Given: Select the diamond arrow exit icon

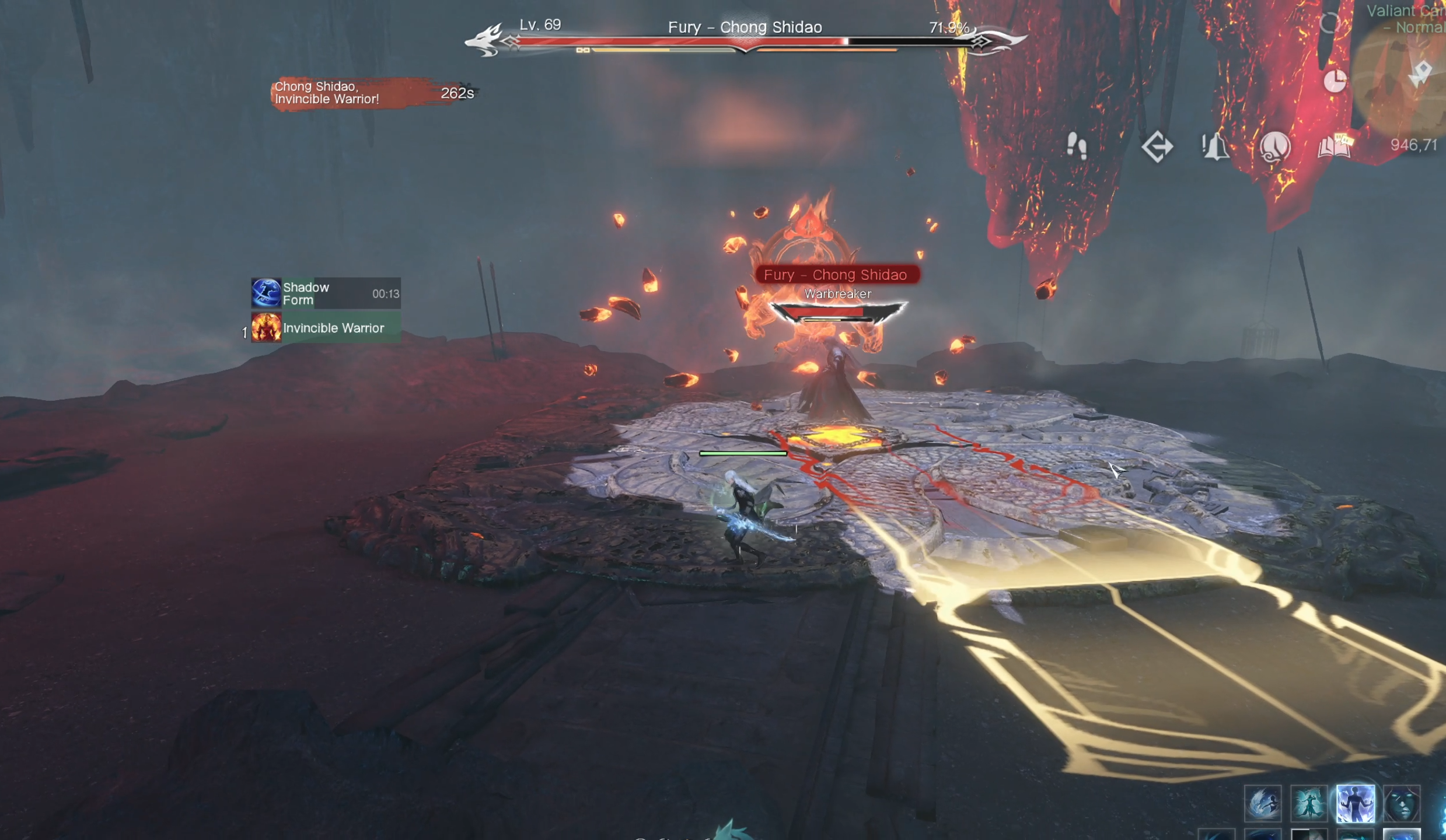Looking at the screenshot, I should 1157,146.
